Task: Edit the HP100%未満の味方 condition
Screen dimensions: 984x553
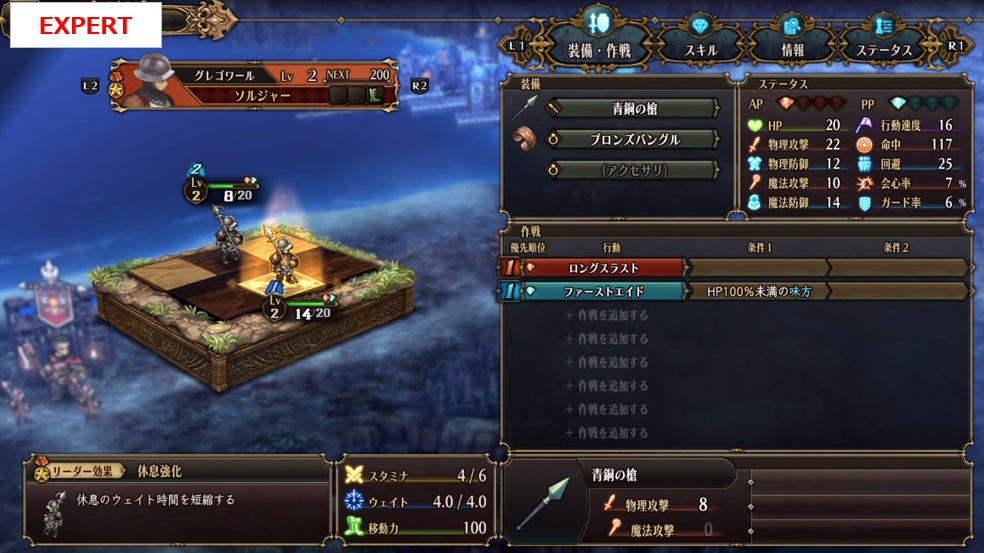Action: pyautogui.click(x=760, y=291)
